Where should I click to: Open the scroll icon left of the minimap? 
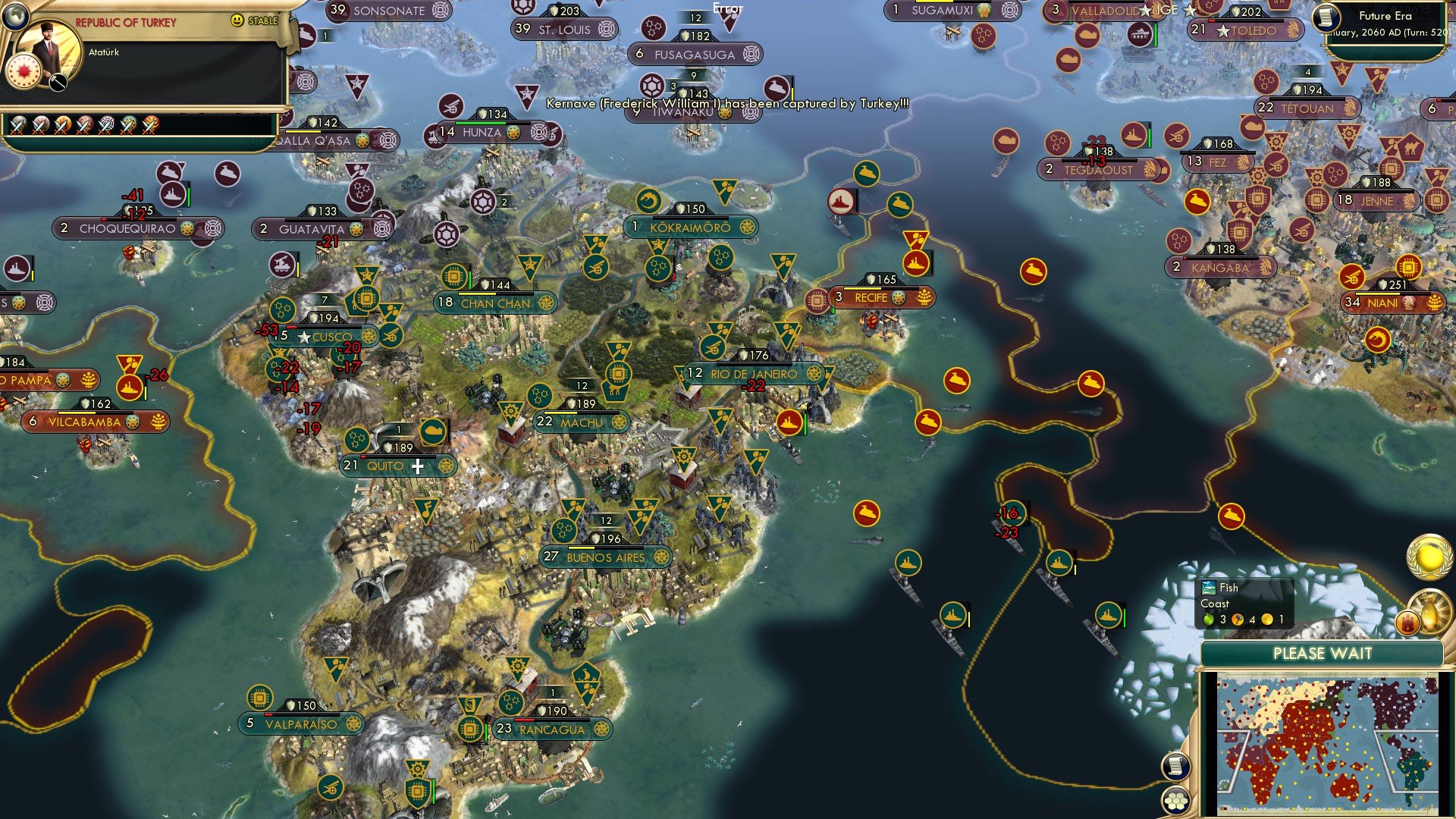tap(1175, 766)
